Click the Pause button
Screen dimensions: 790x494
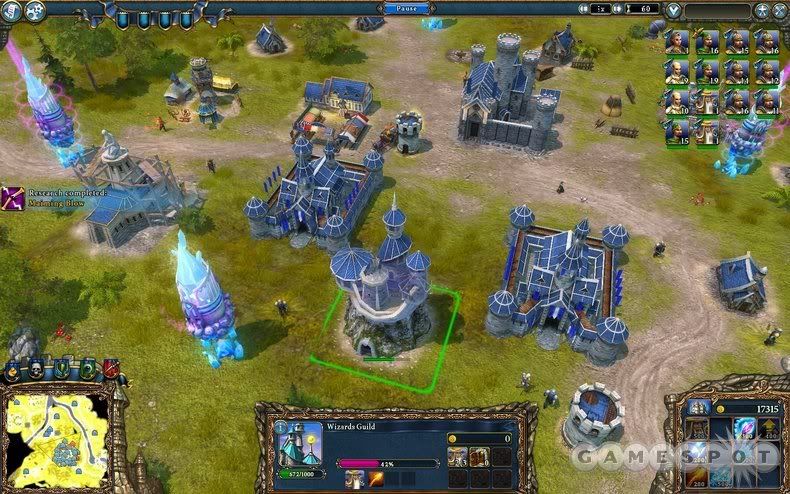click(x=406, y=8)
